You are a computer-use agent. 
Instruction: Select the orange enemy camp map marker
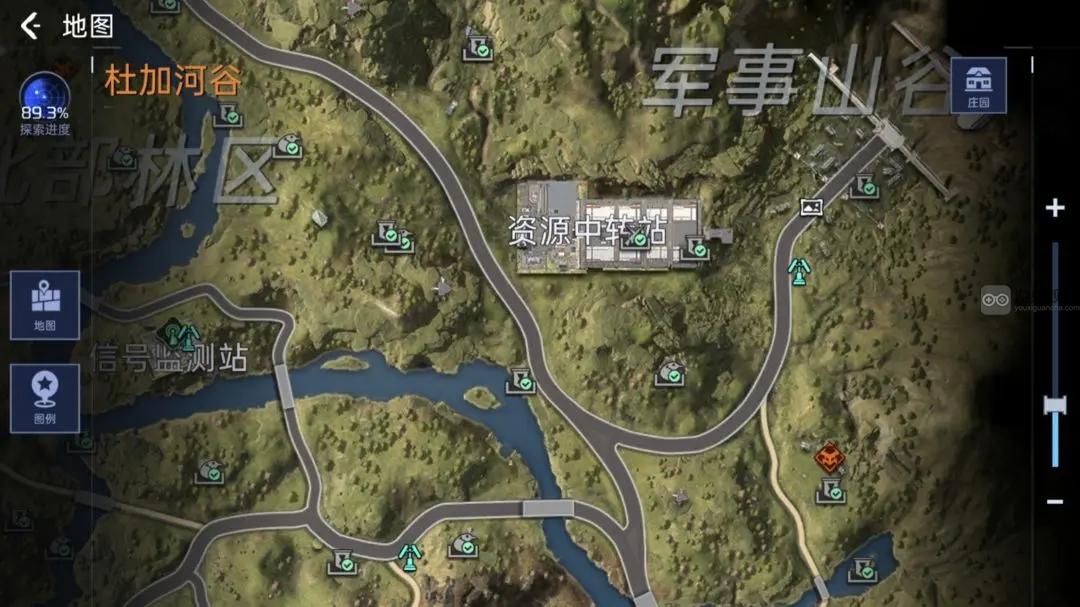tap(830, 458)
